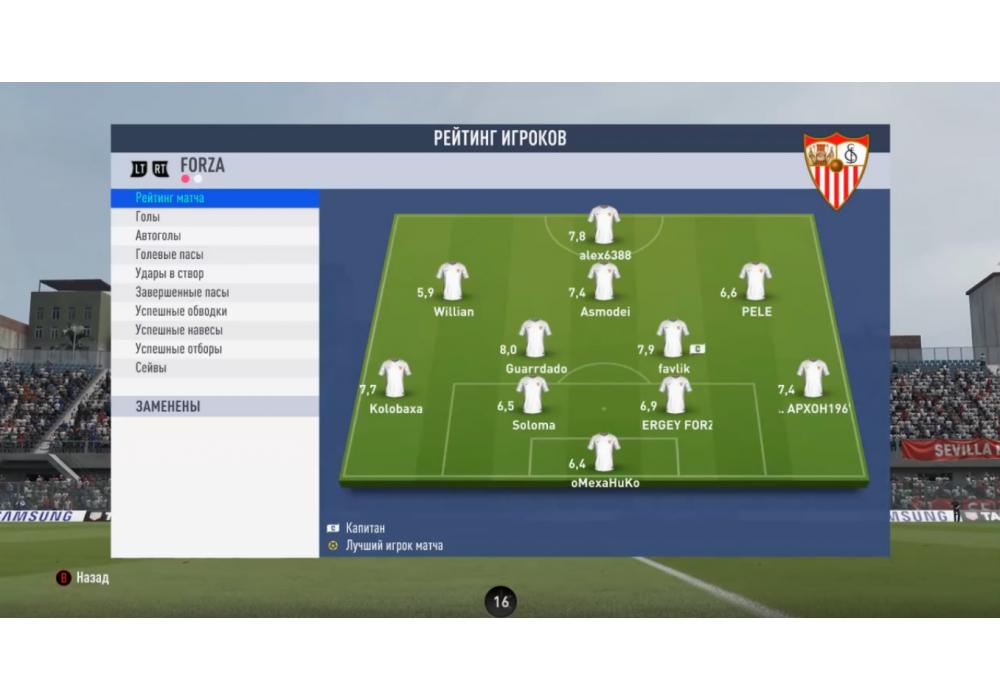
Task: Pick captain favlik on the formation
Action: point(672,340)
